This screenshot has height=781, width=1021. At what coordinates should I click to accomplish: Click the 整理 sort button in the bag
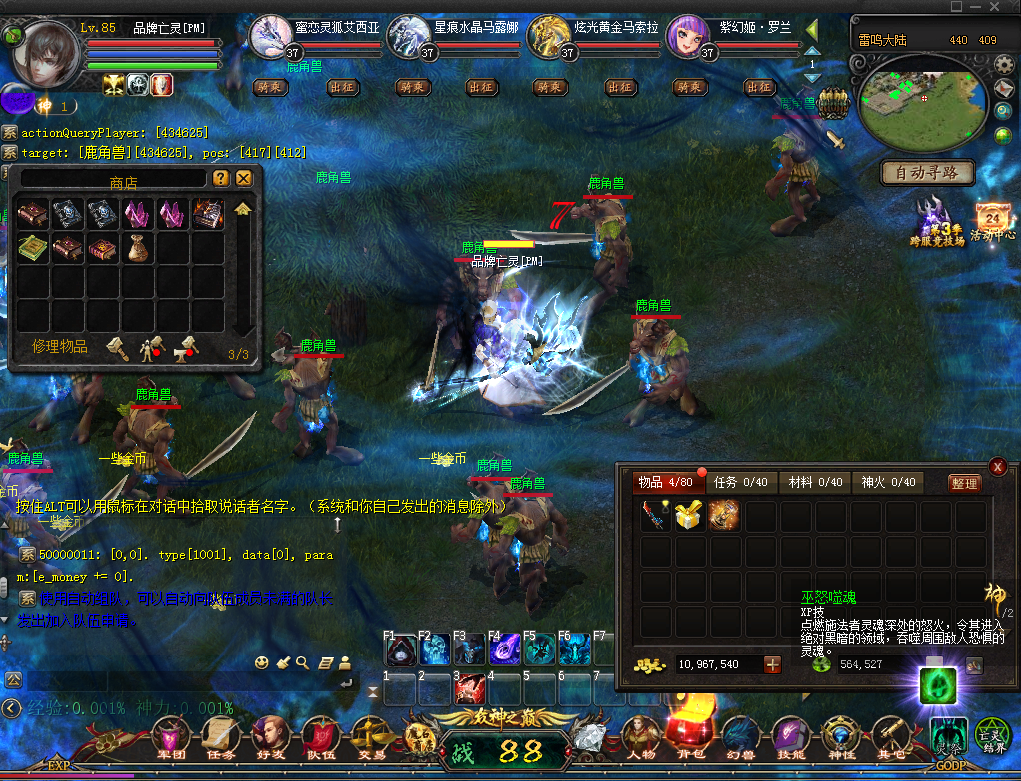point(964,483)
